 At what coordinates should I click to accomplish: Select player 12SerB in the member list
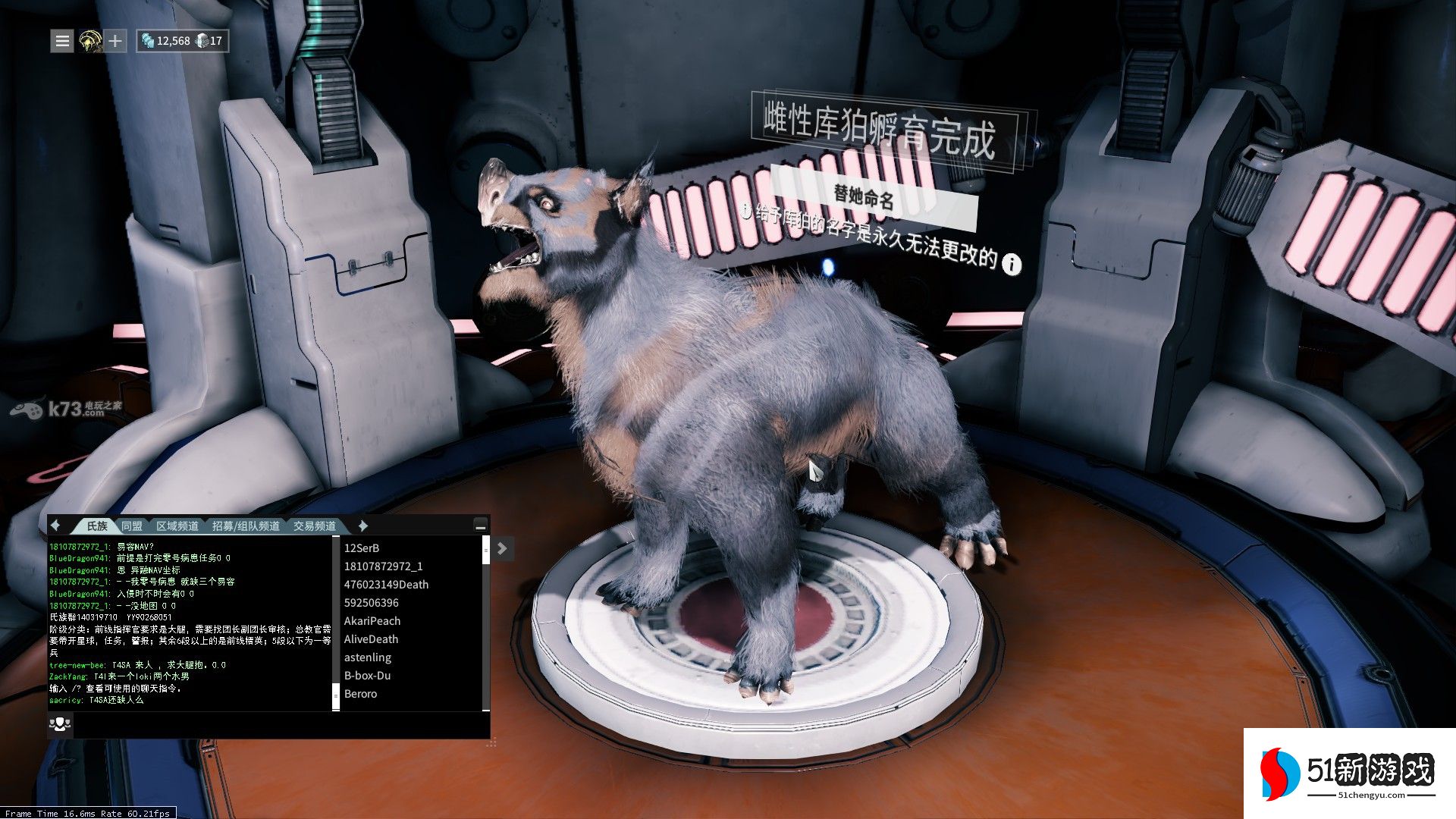click(362, 548)
